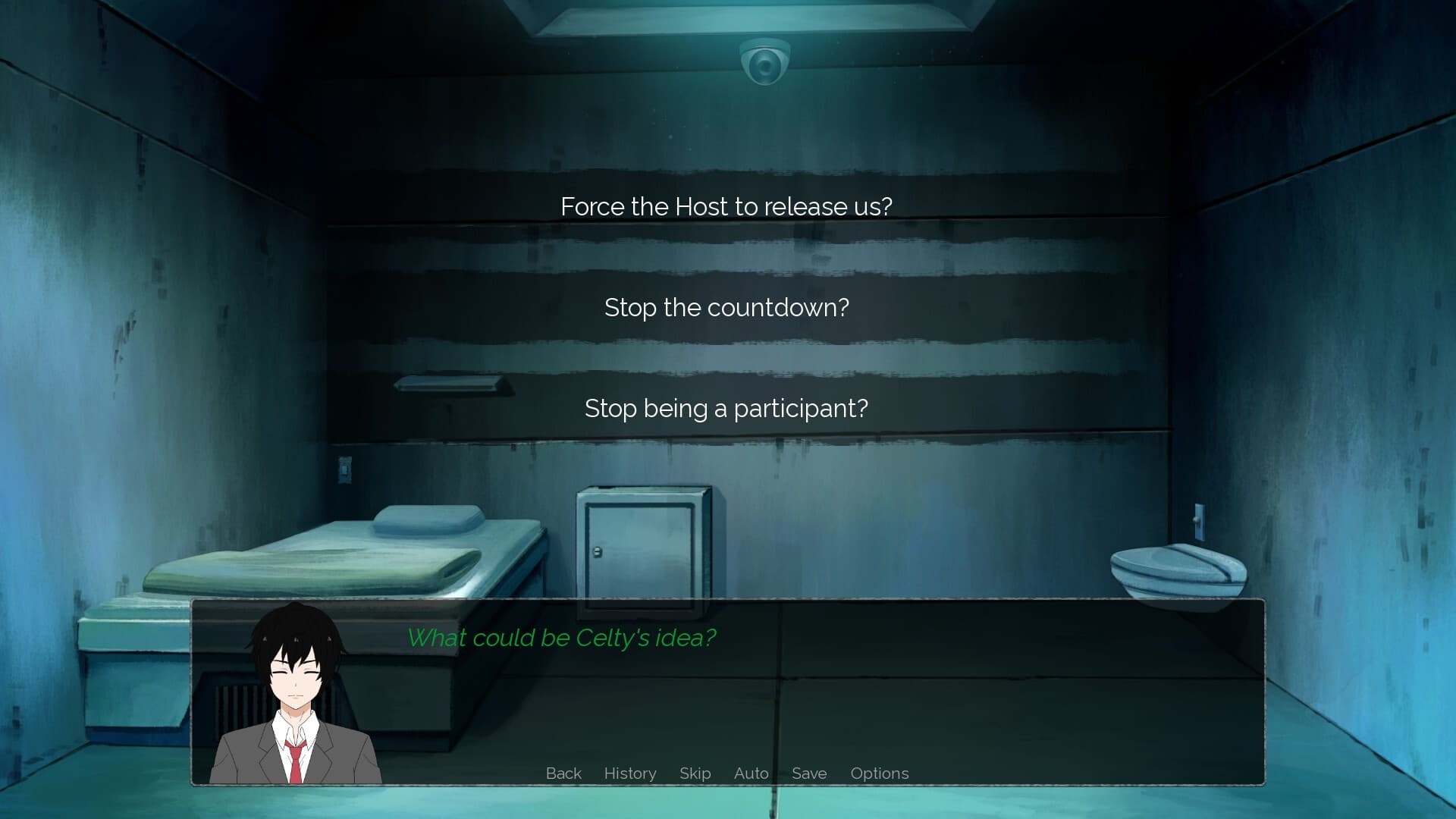Click the middle countdown choice button
The image size is (1456, 819).
[x=726, y=307]
